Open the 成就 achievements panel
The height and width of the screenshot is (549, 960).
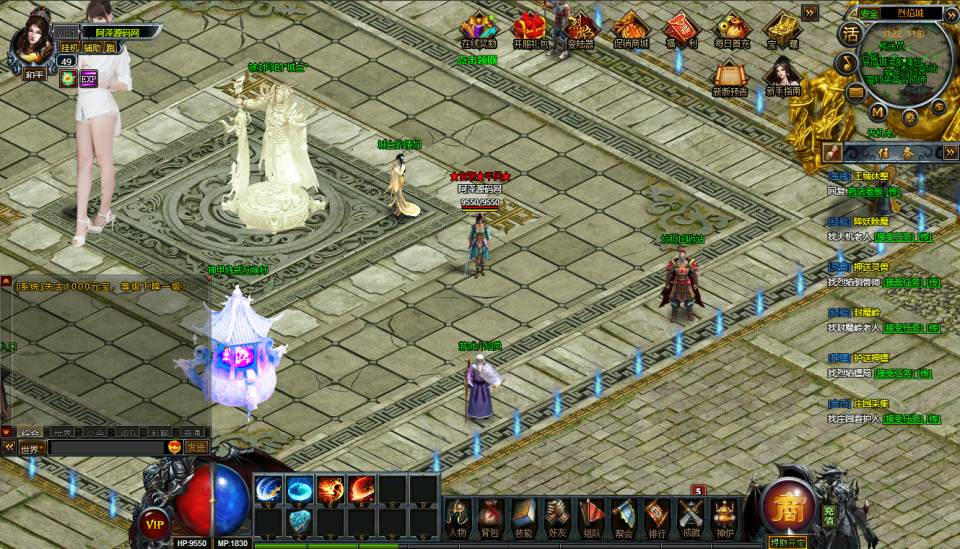tap(691, 517)
